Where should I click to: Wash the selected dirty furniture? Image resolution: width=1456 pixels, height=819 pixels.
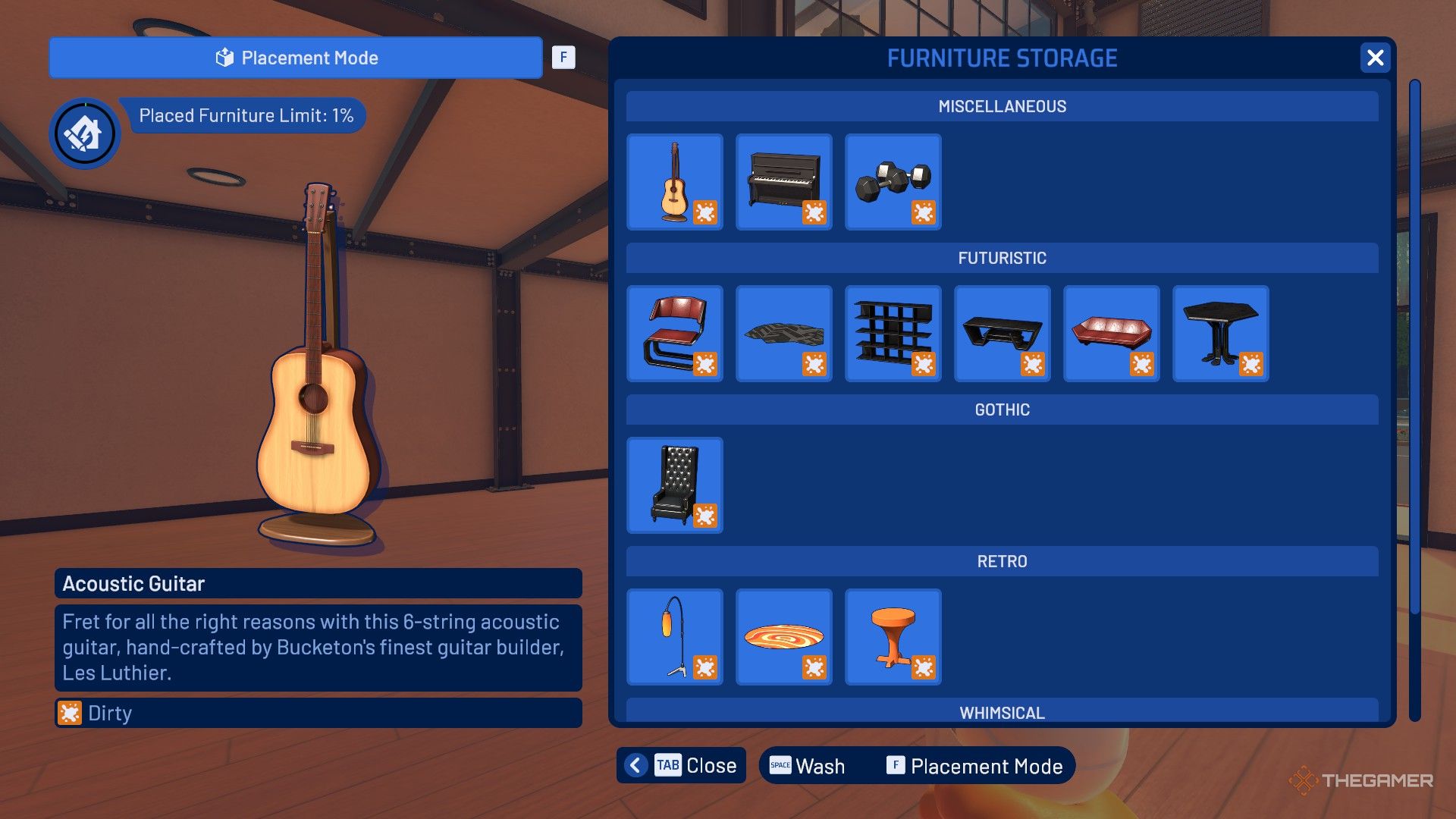tap(808, 766)
